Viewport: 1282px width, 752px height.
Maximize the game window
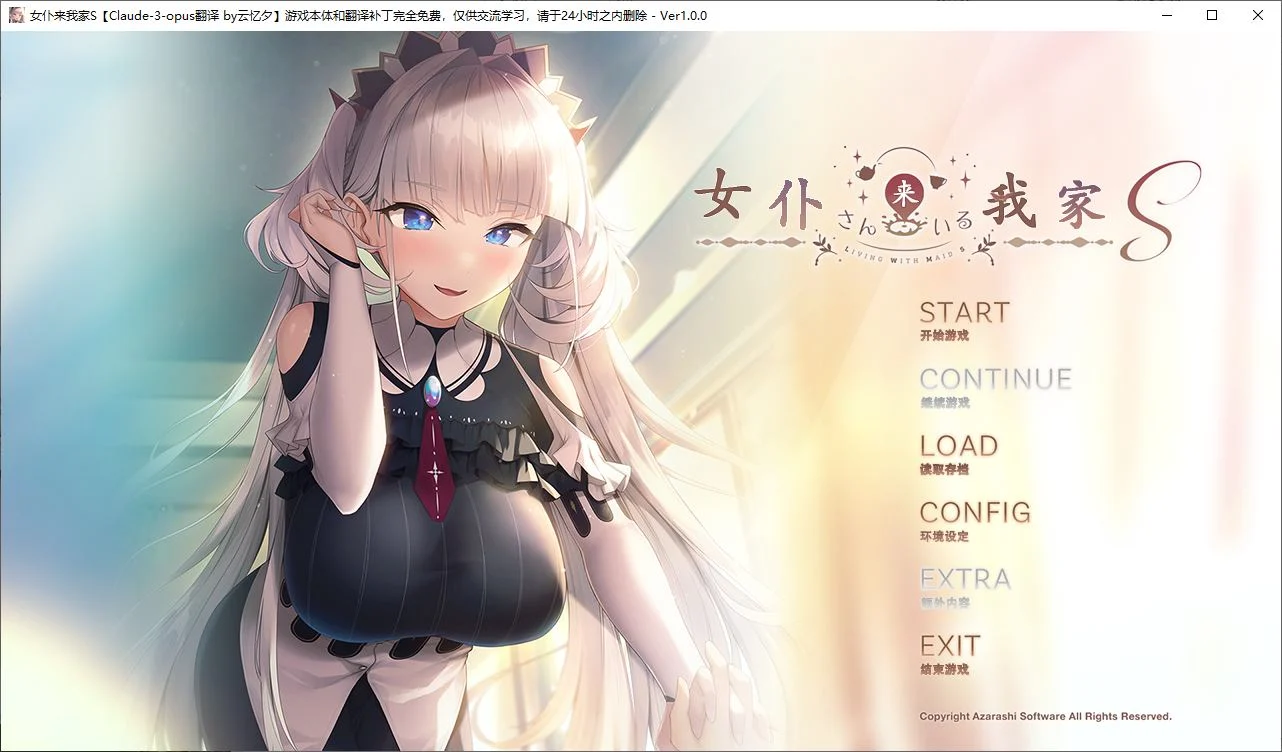click(x=1210, y=15)
